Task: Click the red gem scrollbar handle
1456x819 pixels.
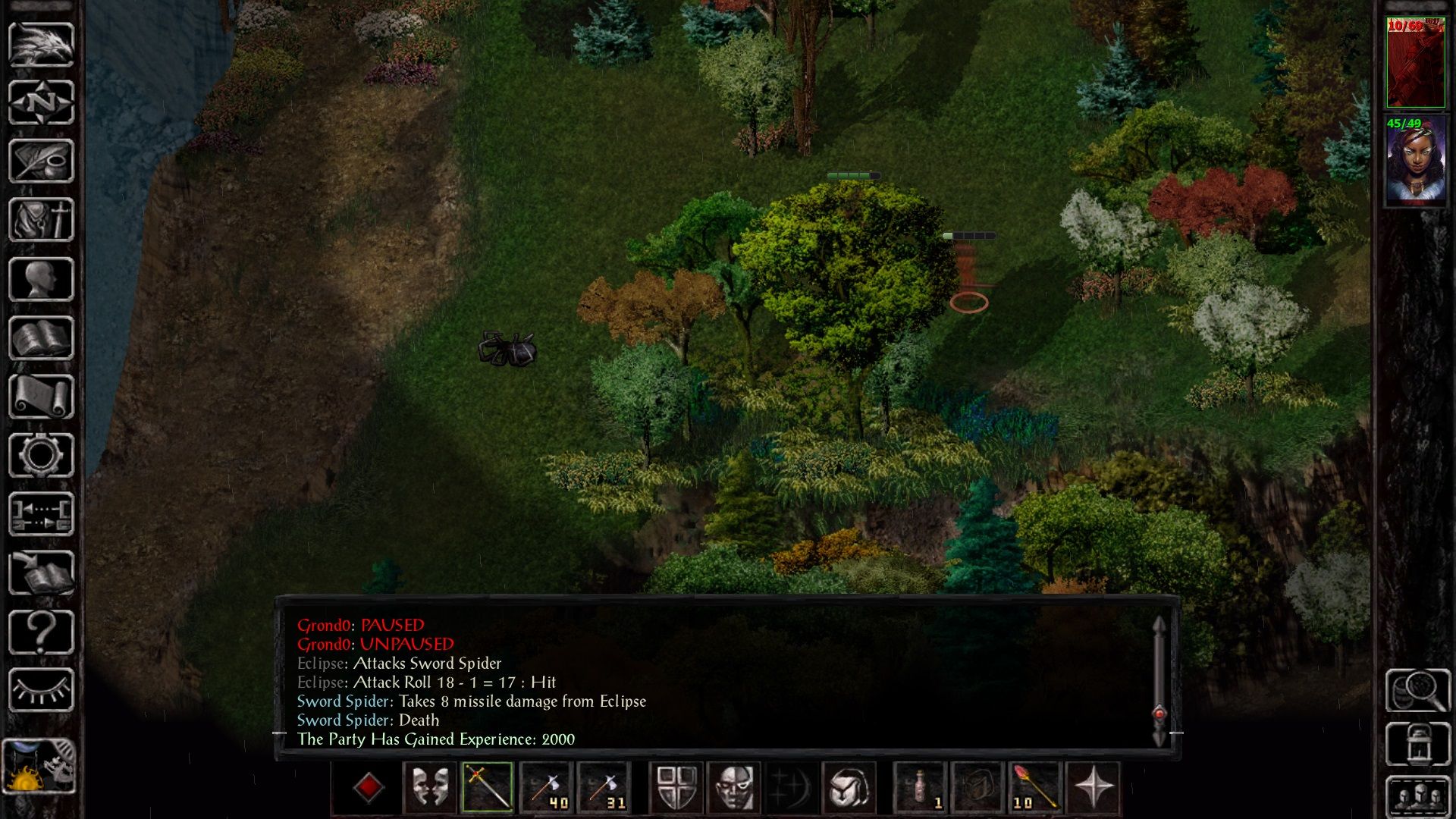Action: (x=1158, y=713)
